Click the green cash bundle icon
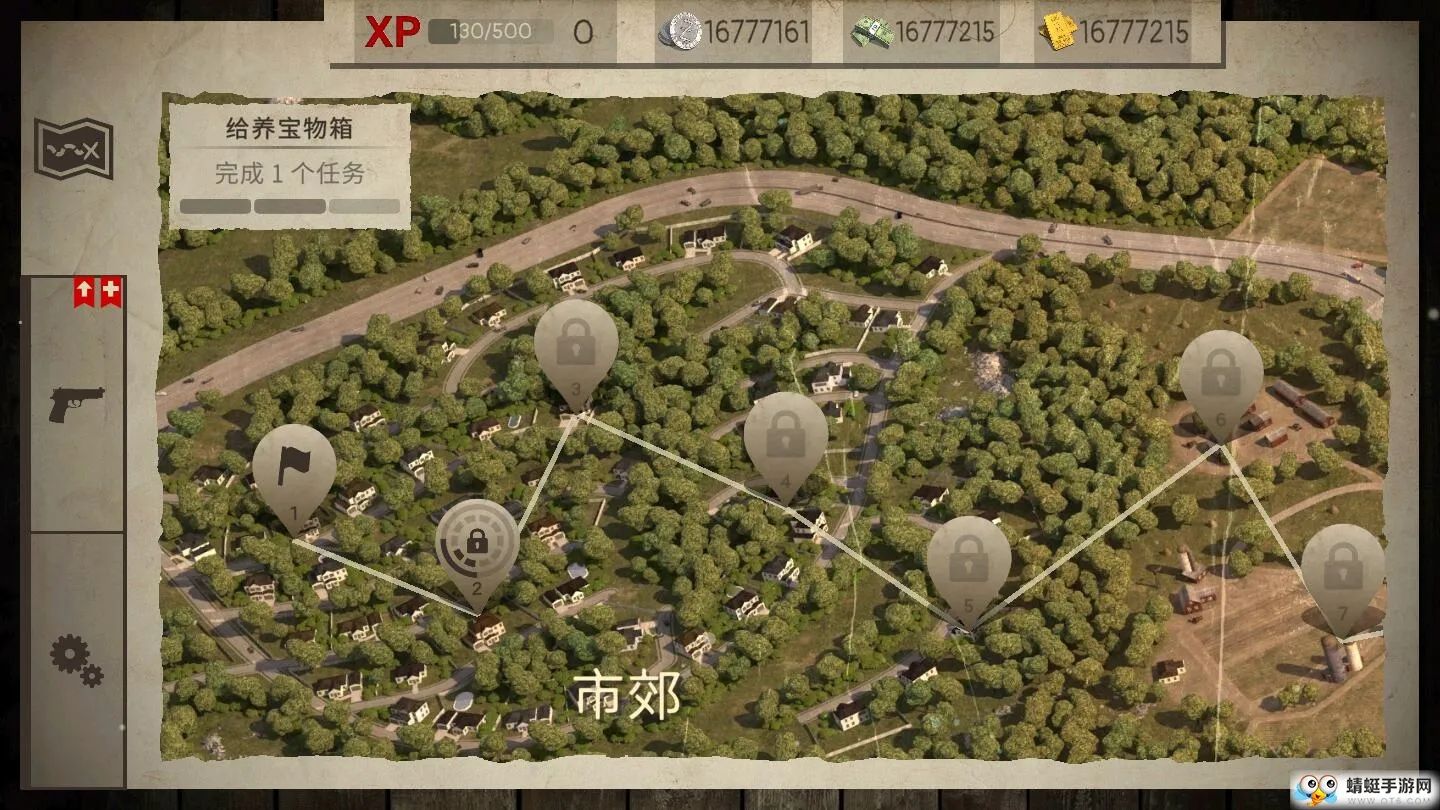Viewport: 1440px width, 810px height. click(x=873, y=30)
